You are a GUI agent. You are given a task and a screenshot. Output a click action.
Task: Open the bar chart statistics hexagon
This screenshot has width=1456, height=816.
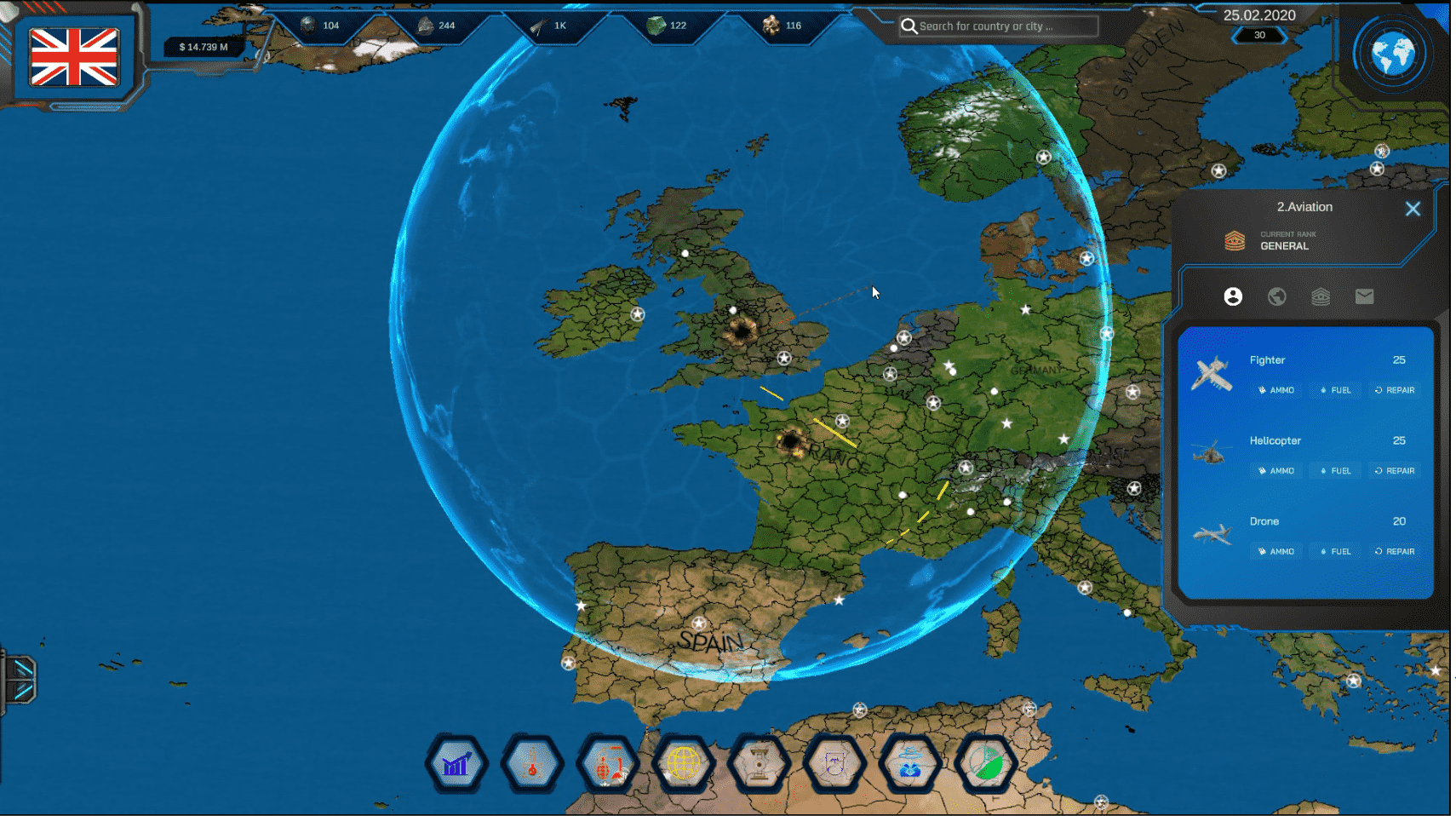(456, 764)
